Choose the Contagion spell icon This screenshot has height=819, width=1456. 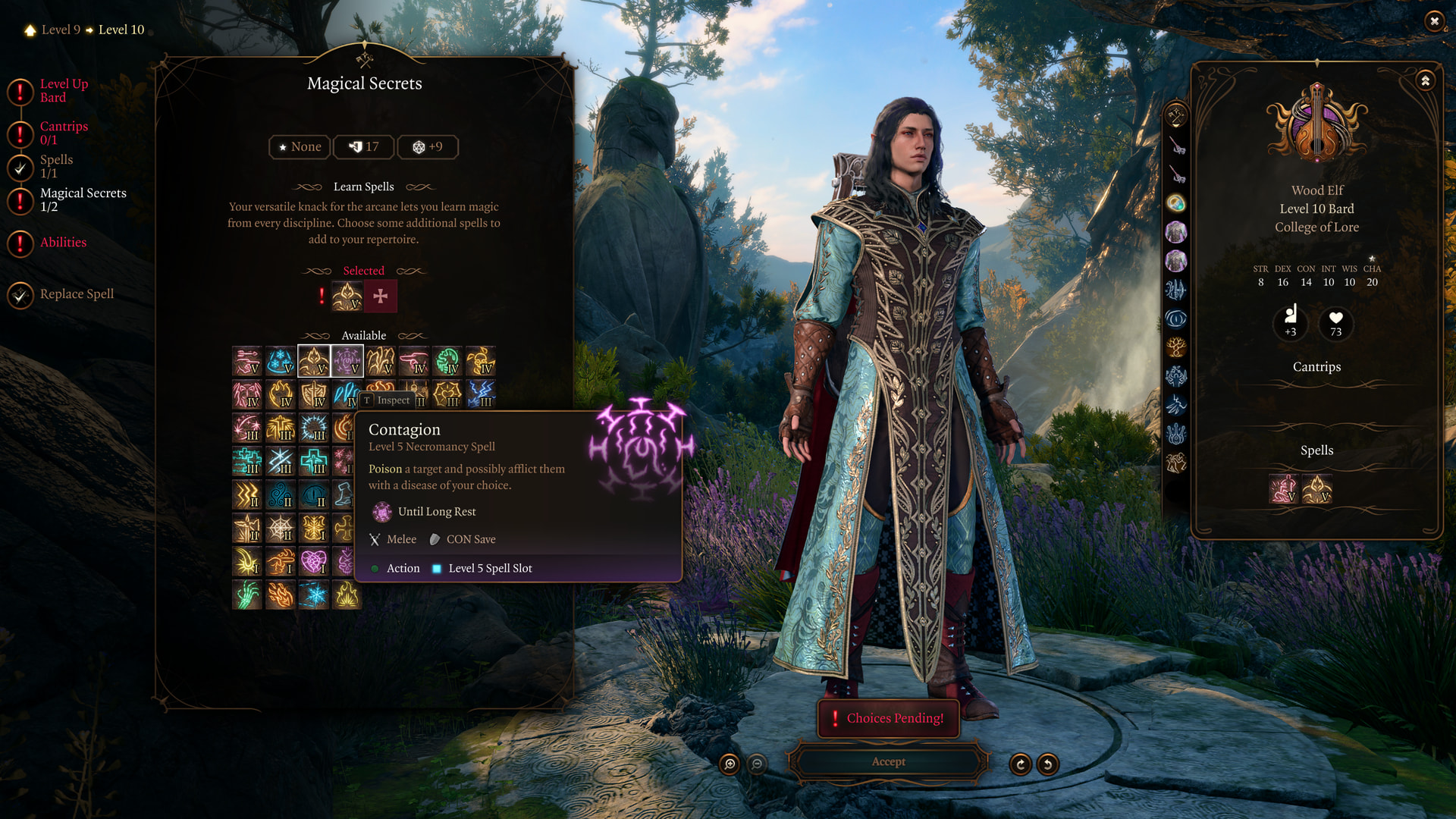coord(347,362)
